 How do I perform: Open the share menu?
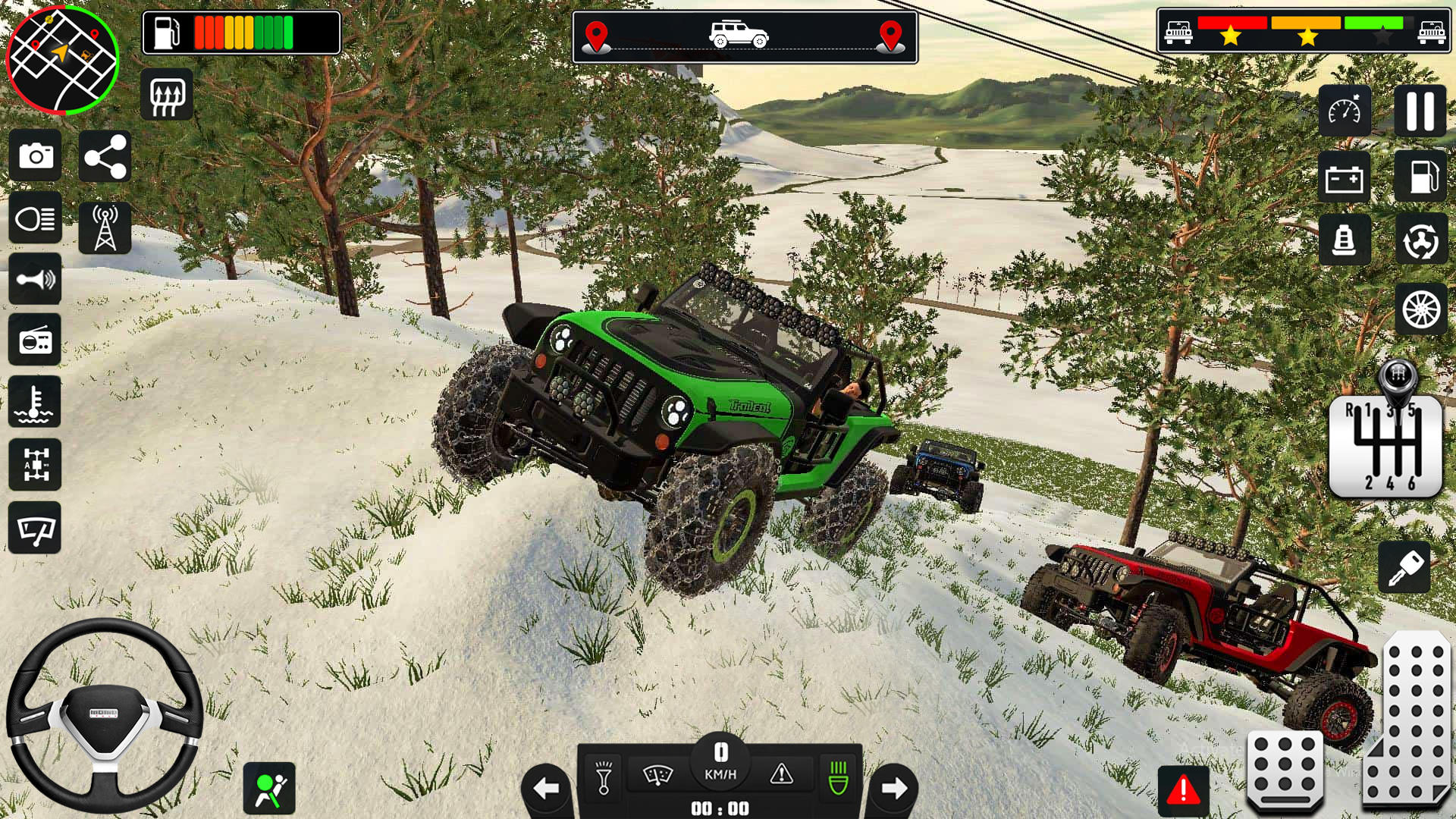[x=106, y=155]
